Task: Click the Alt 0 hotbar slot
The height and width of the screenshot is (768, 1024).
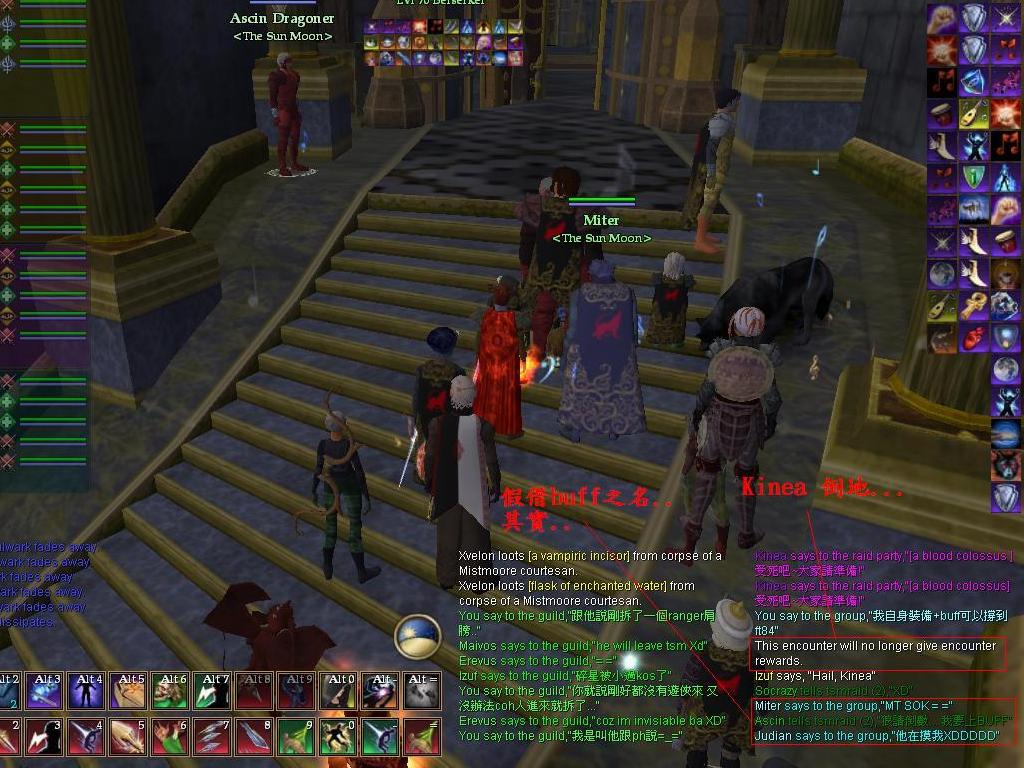Action: coord(337,691)
